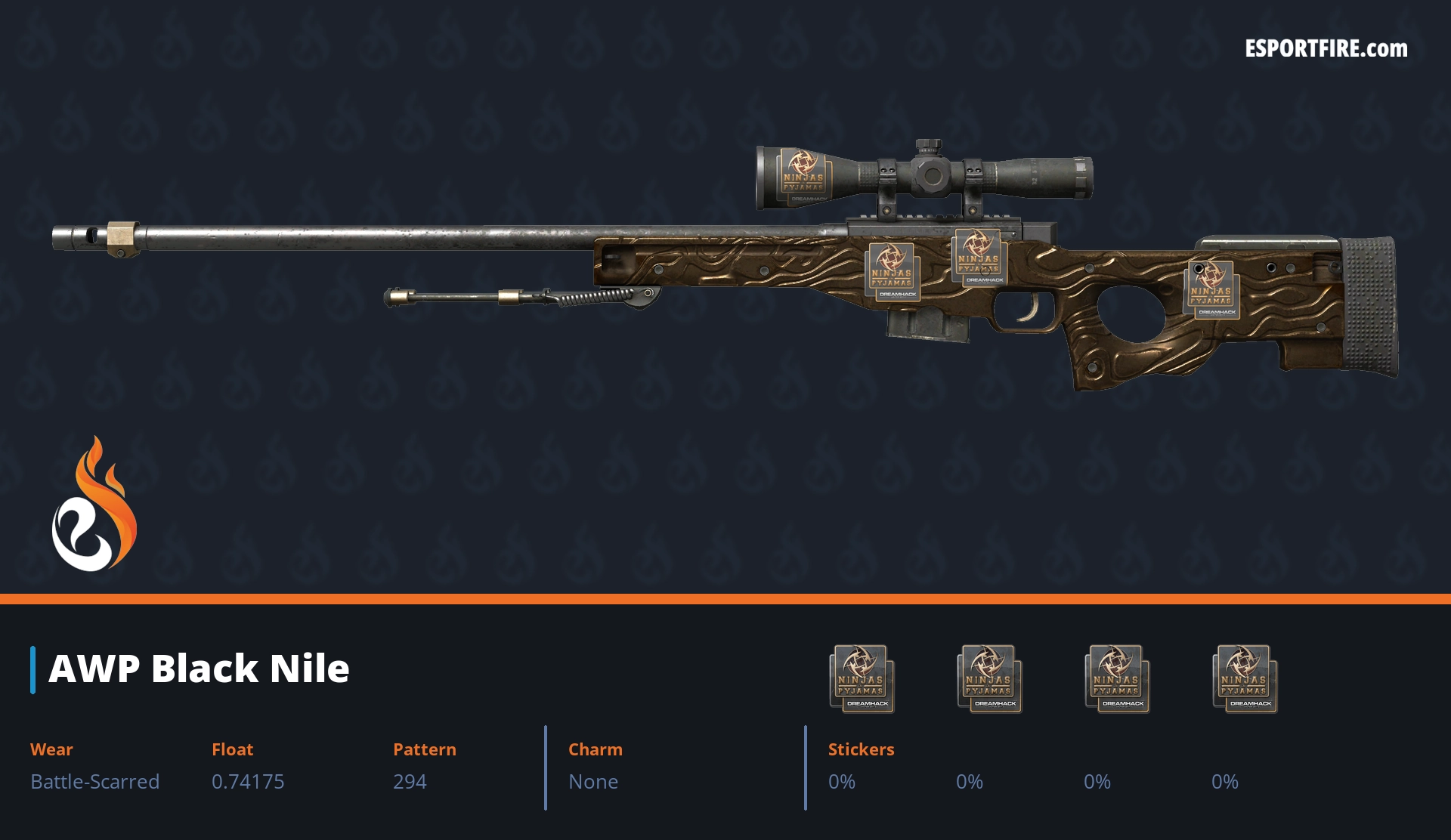Click the orange flame Esportfire logo

point(94,505)
